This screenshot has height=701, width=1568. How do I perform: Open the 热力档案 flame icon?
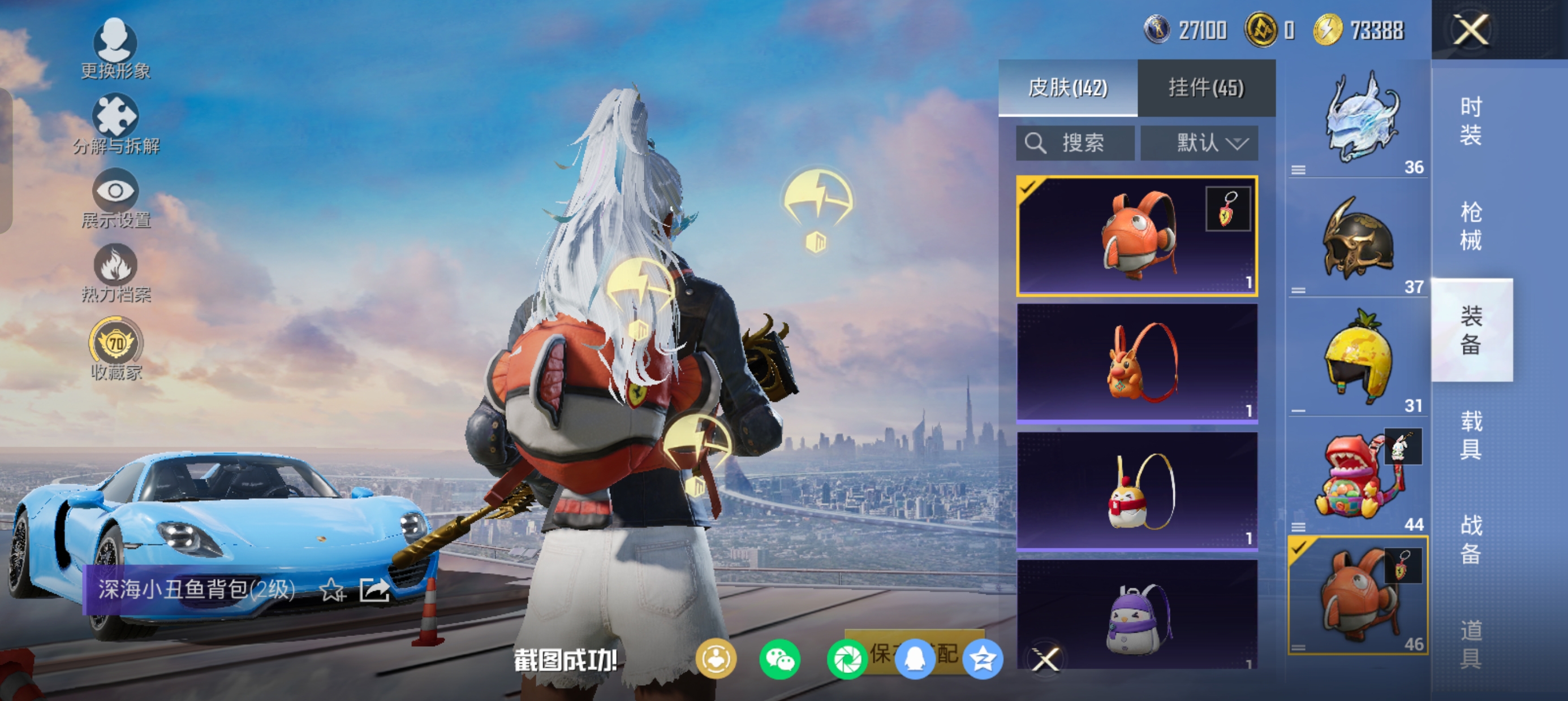(115, 273)
